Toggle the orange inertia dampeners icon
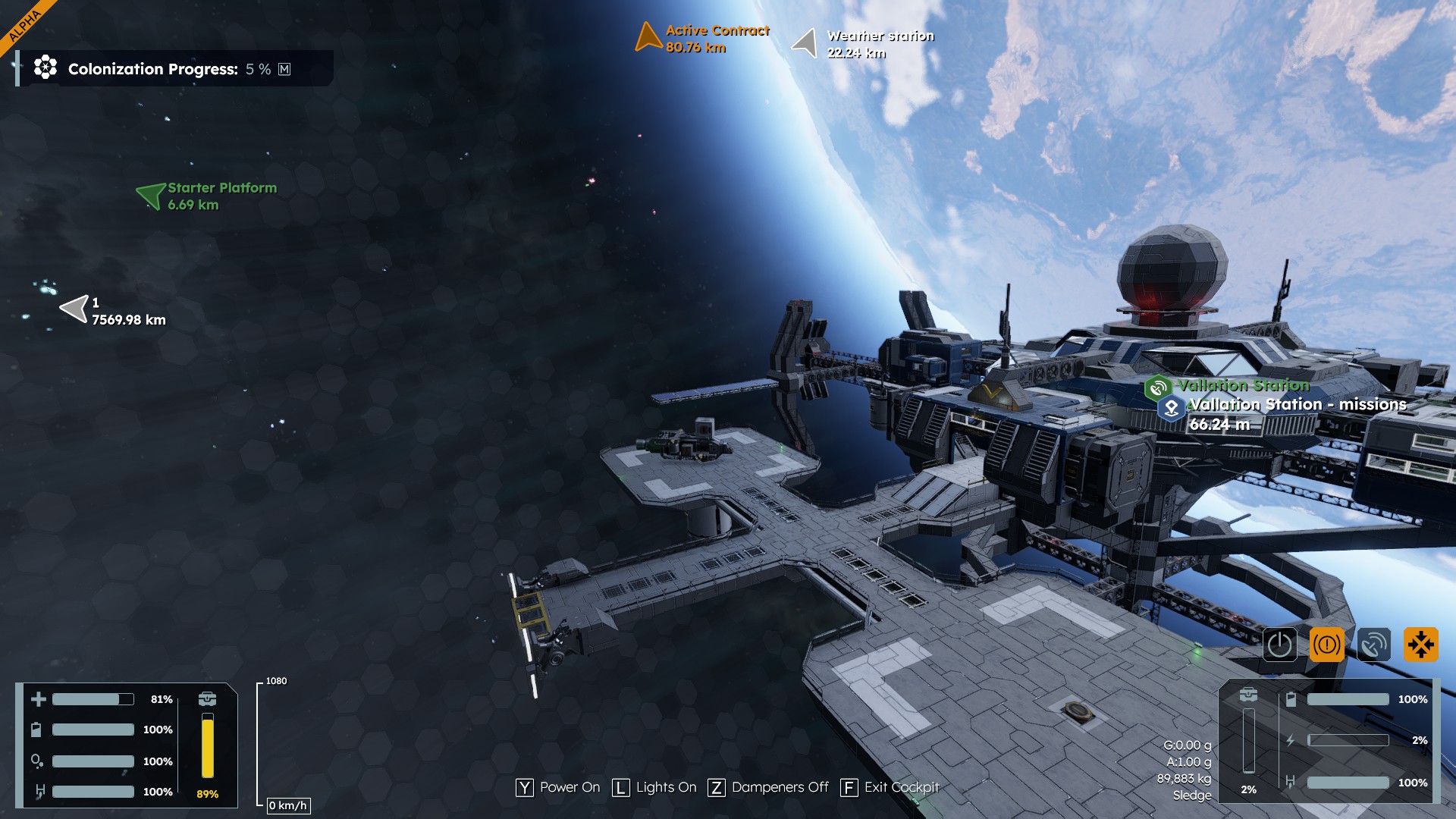This screenshot has width=1456, height=819. [x=1420, y=645]
